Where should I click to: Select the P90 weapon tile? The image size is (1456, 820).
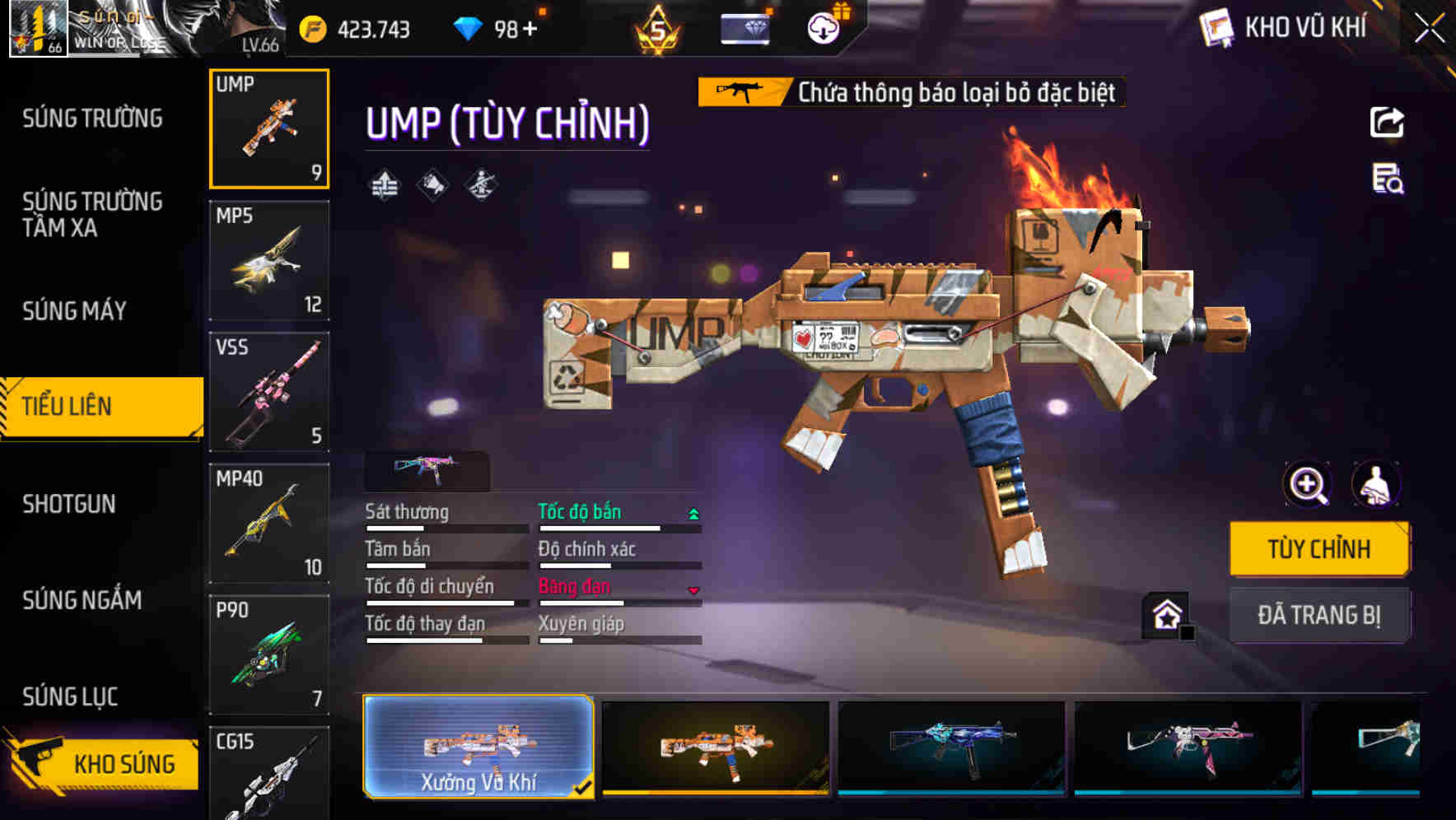tap(269, 655)
